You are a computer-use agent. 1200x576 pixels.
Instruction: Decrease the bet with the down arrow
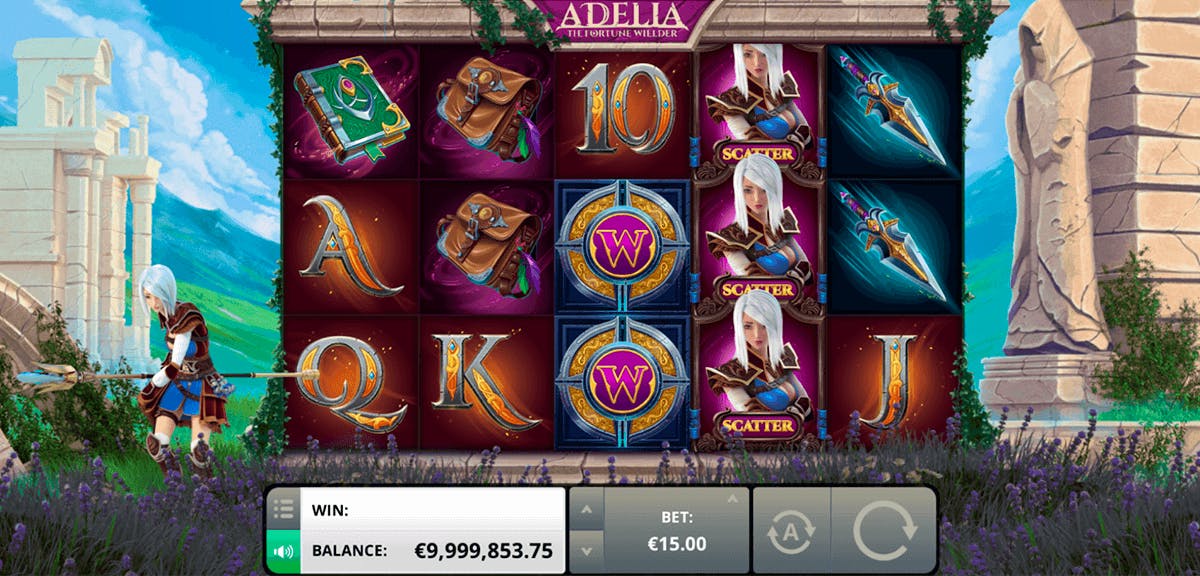[x=586, y=549]
